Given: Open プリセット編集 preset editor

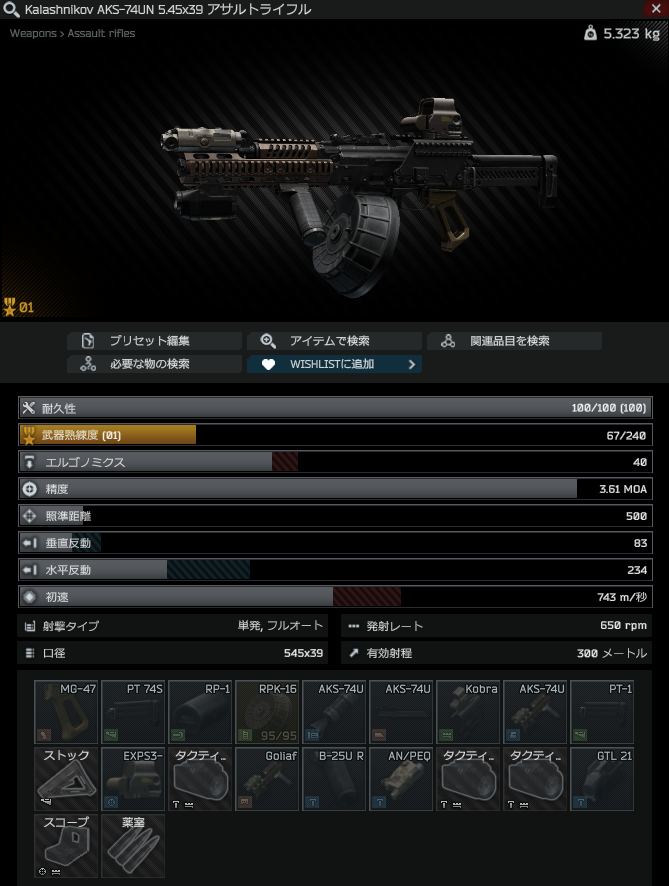Looking at the screenshot, I should click(155, 341).
